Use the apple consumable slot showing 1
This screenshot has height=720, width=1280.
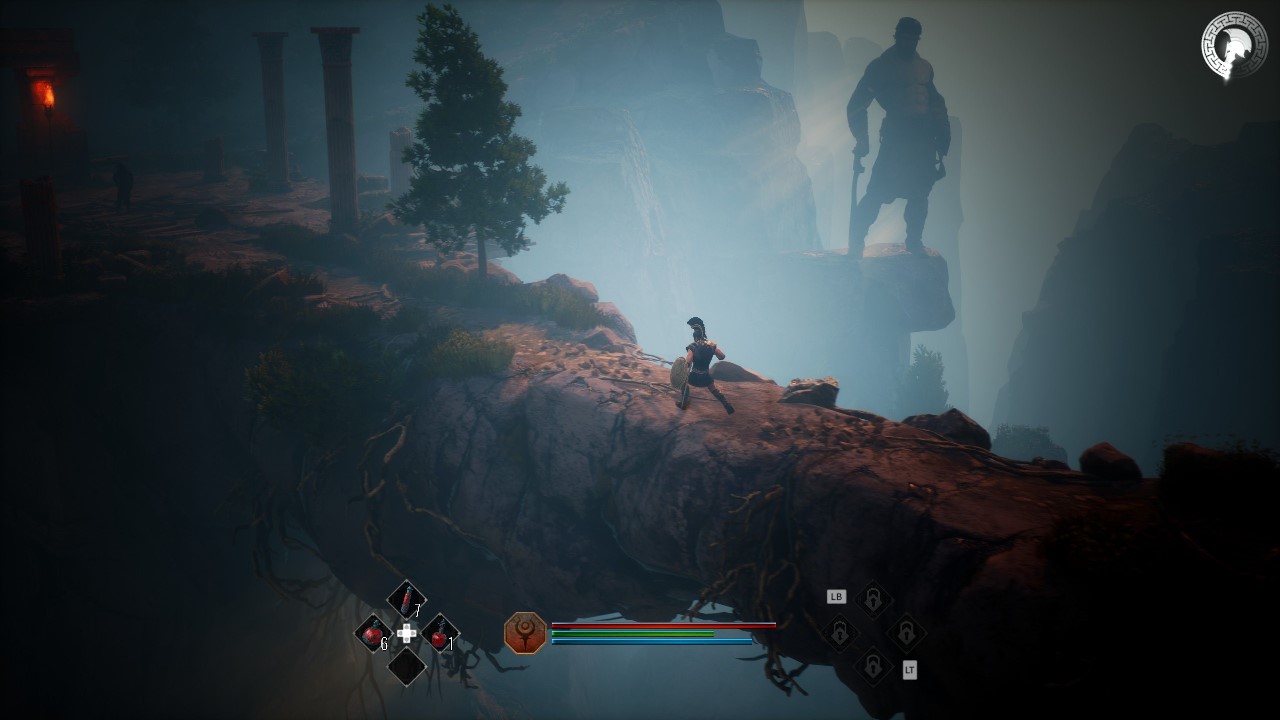pyautogui.click(x=438, y=635)
